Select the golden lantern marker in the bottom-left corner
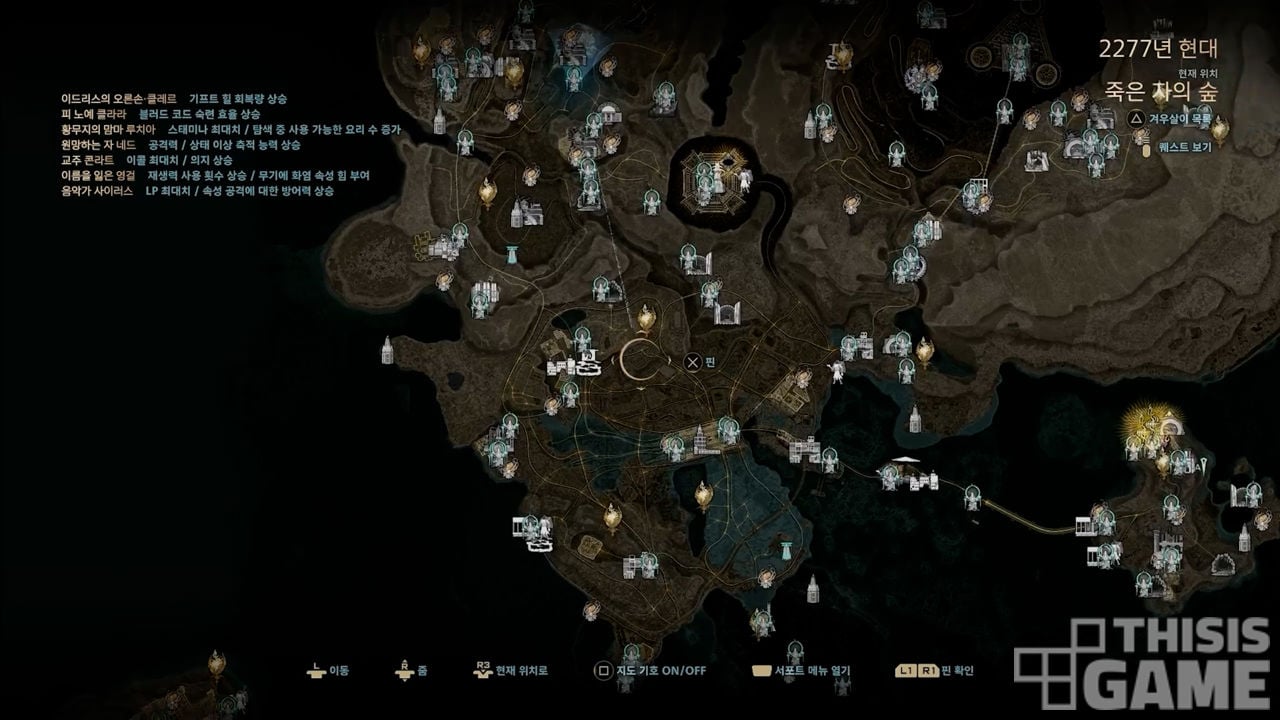 (217, 663)
